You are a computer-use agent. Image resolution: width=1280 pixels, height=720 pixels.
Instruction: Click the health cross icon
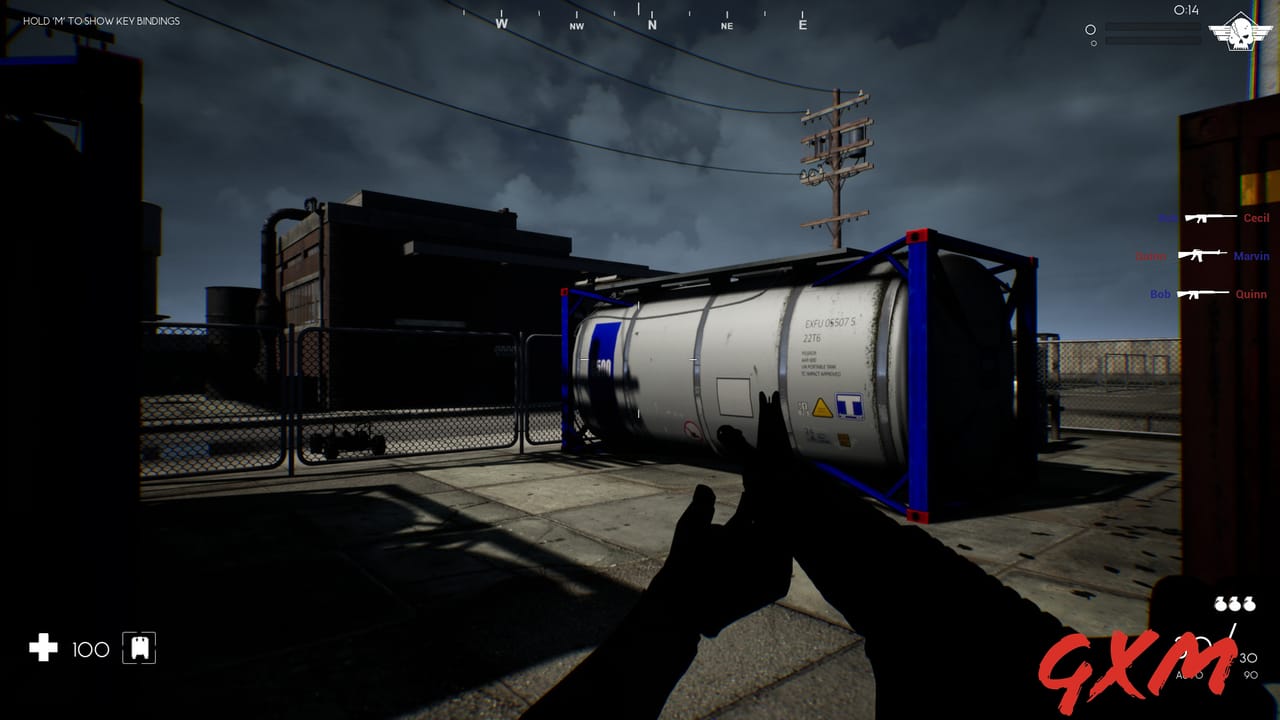pyautogui.click(x=41, y=649)
